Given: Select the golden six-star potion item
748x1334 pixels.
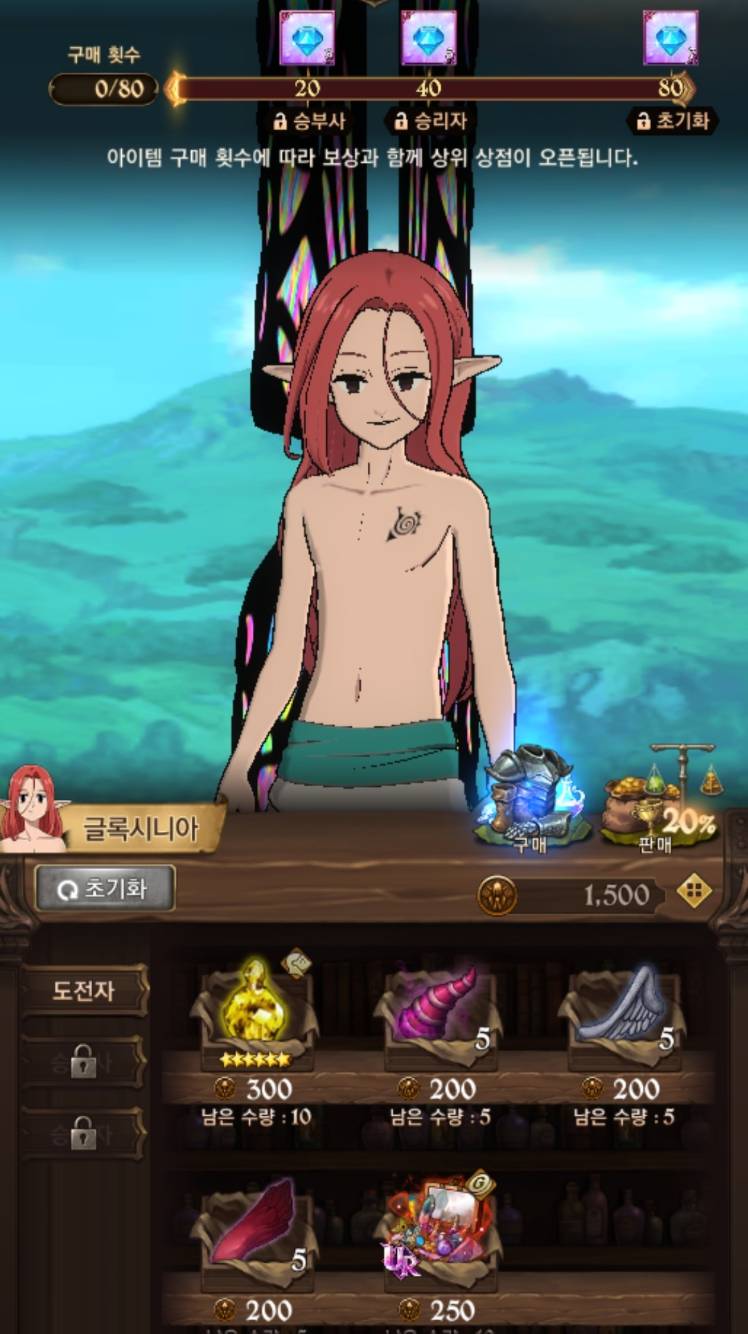Looking at the screenshot, I should (x=255, y=1013).
